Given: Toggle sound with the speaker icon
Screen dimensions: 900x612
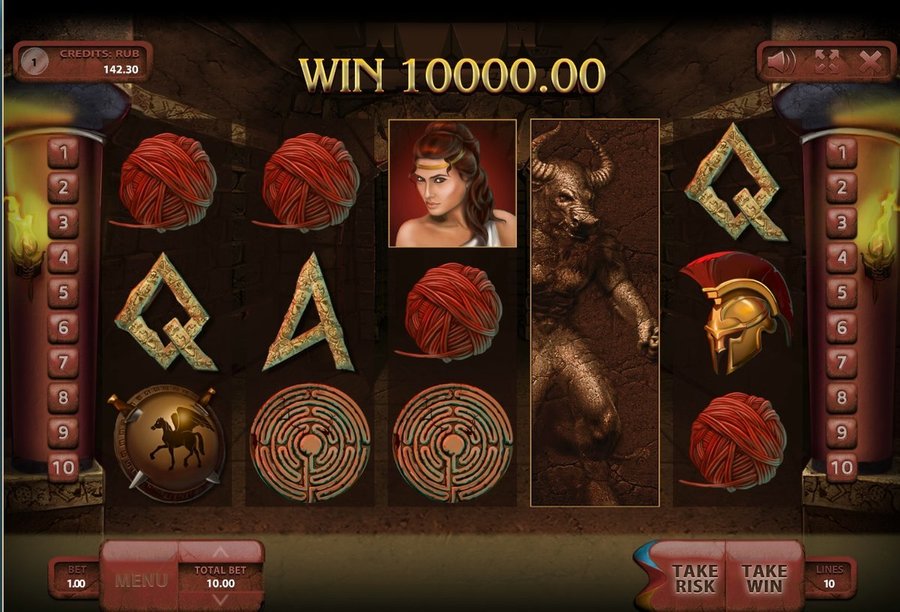Looking at the screenshot, I should 781,62.
